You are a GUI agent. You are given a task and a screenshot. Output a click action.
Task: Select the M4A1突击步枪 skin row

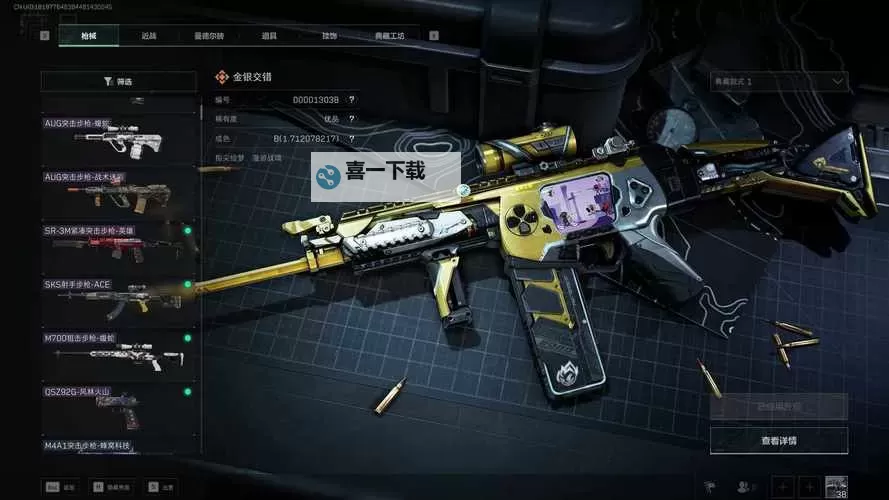coord(118,445)
